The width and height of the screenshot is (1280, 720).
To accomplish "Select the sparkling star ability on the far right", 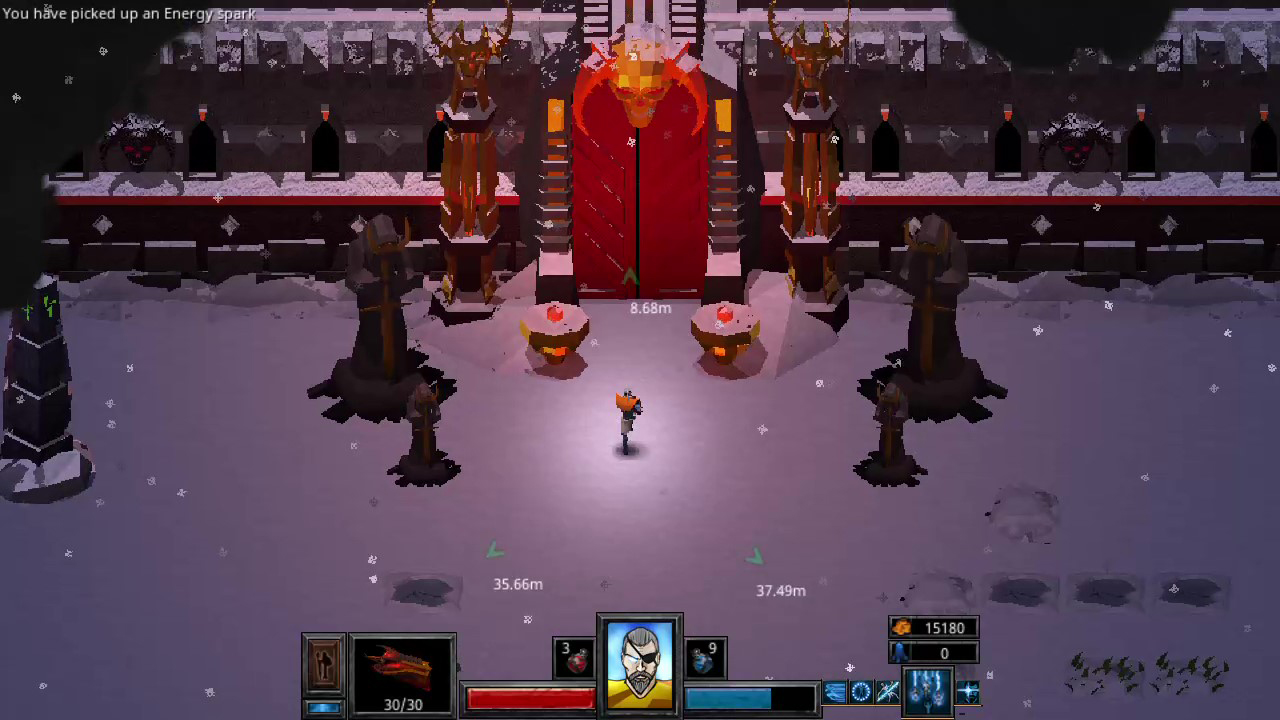I will (x=967, y=691).
